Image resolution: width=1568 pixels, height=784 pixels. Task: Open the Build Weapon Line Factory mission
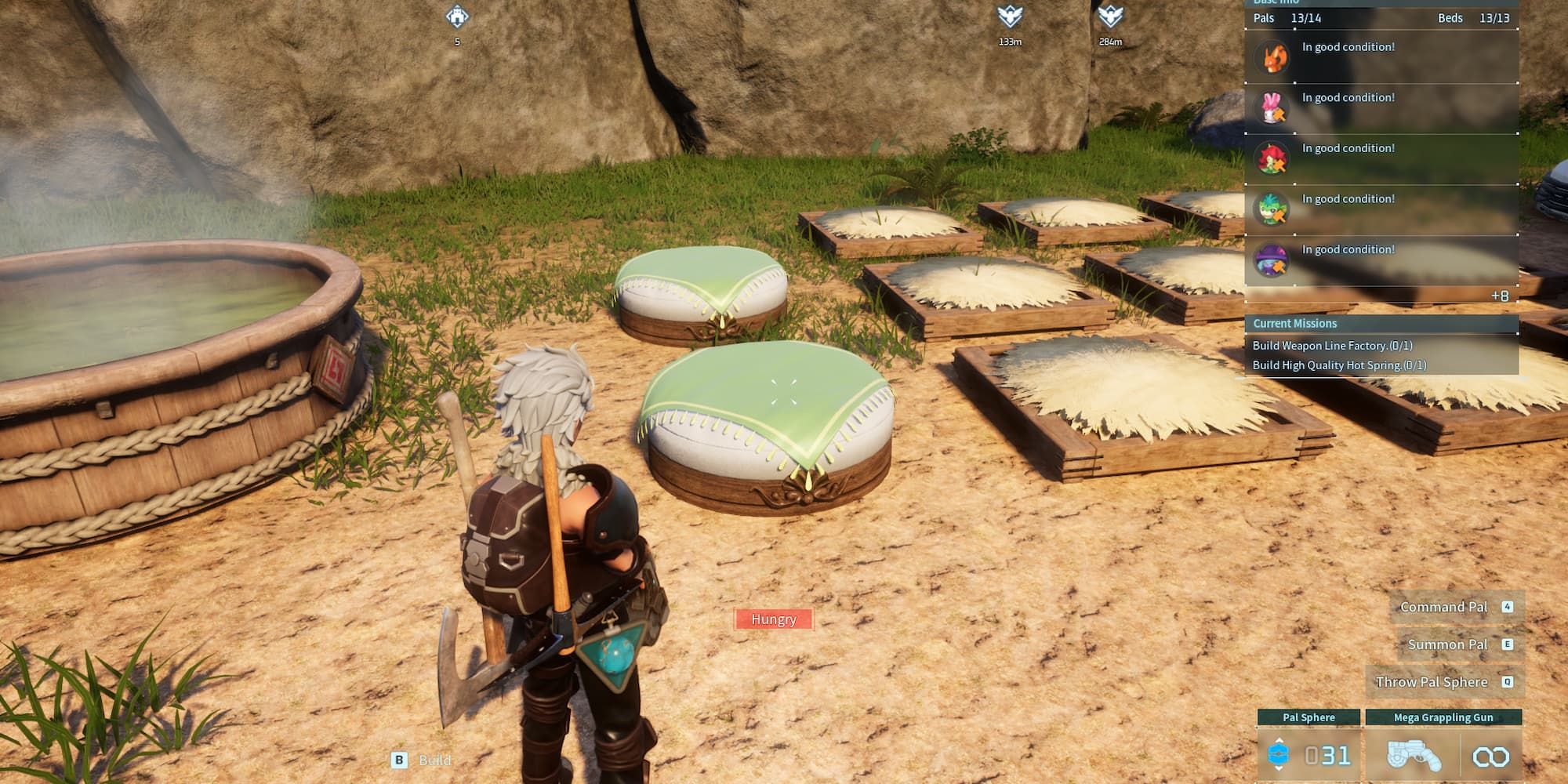click(x=1332, y=346)
